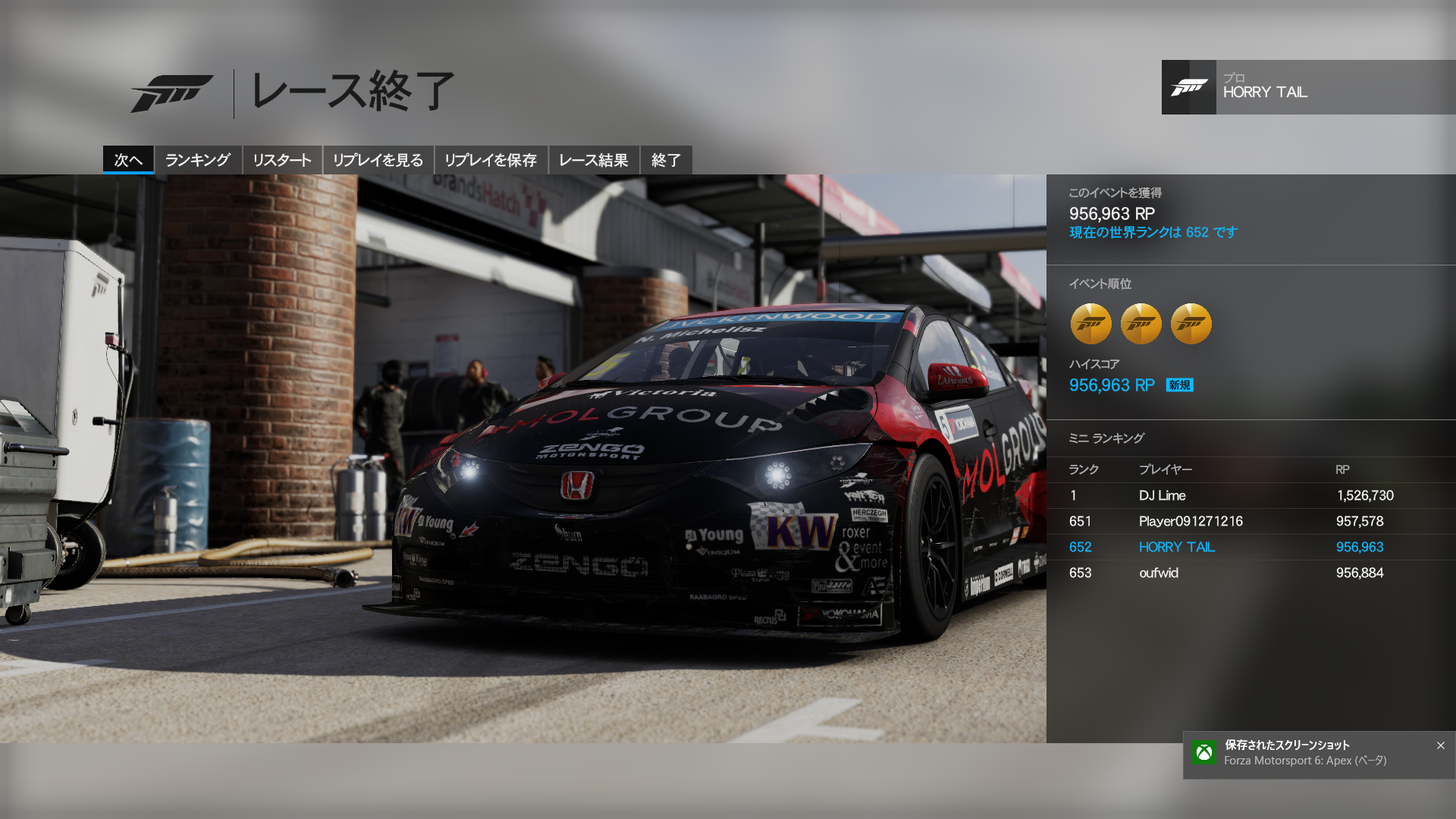This screenshot has height=819, width=1456.
Task: Choose リスタート to restart the race
Action: [x=282, y=160]
